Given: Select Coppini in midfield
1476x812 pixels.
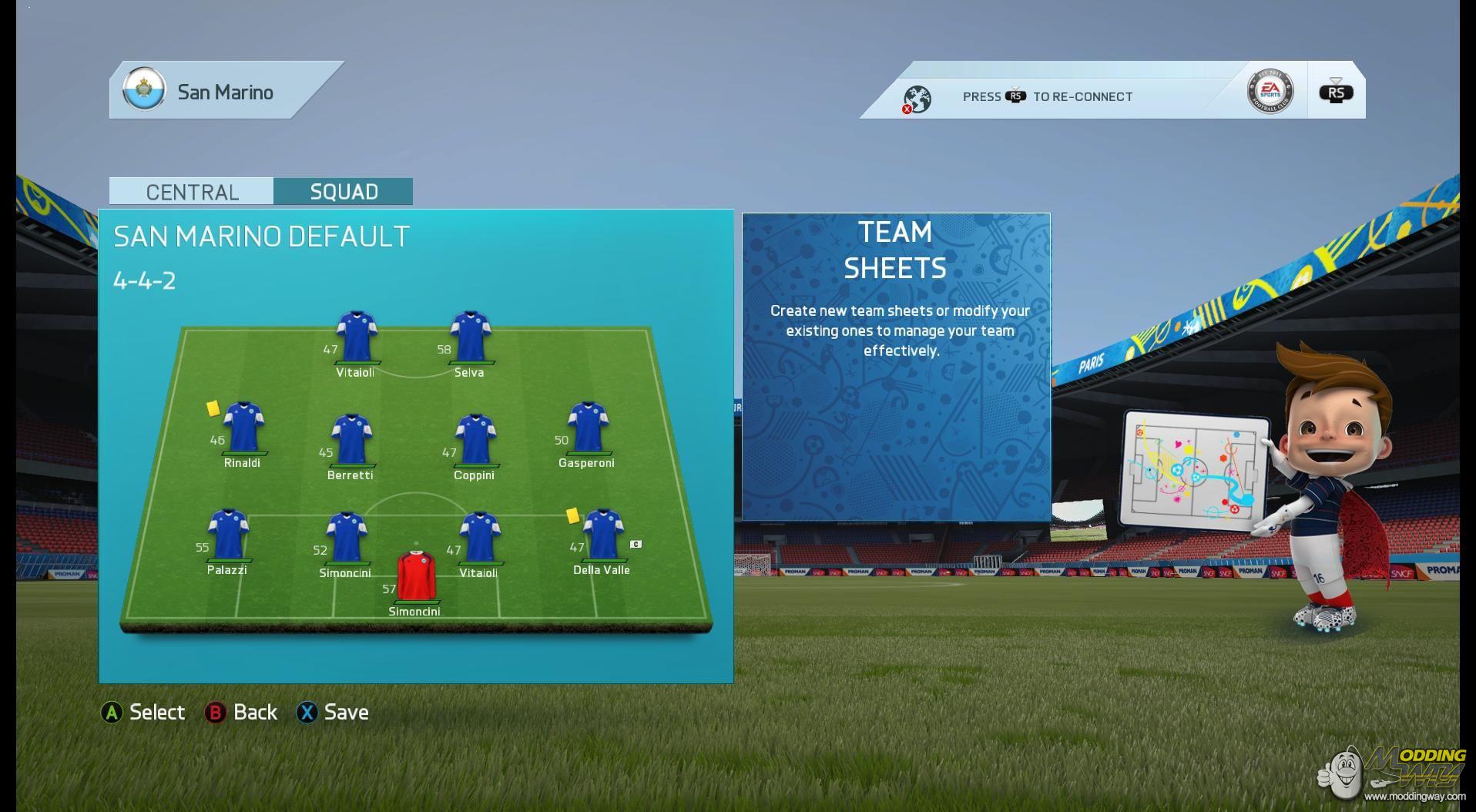Looking at the screenshot, I should pos(475,440).
